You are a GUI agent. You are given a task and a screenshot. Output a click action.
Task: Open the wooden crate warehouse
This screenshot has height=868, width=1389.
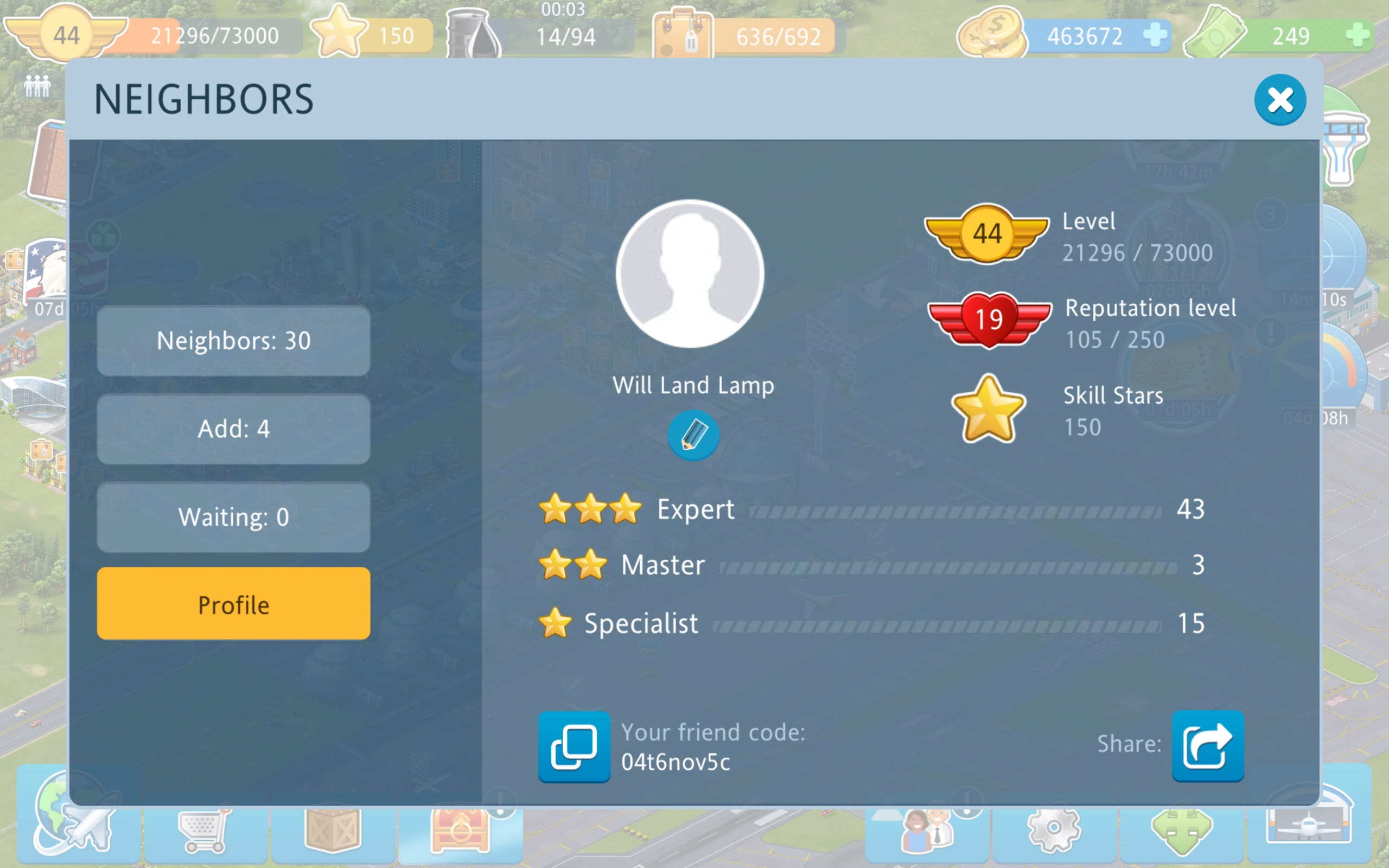pos(333,829)
